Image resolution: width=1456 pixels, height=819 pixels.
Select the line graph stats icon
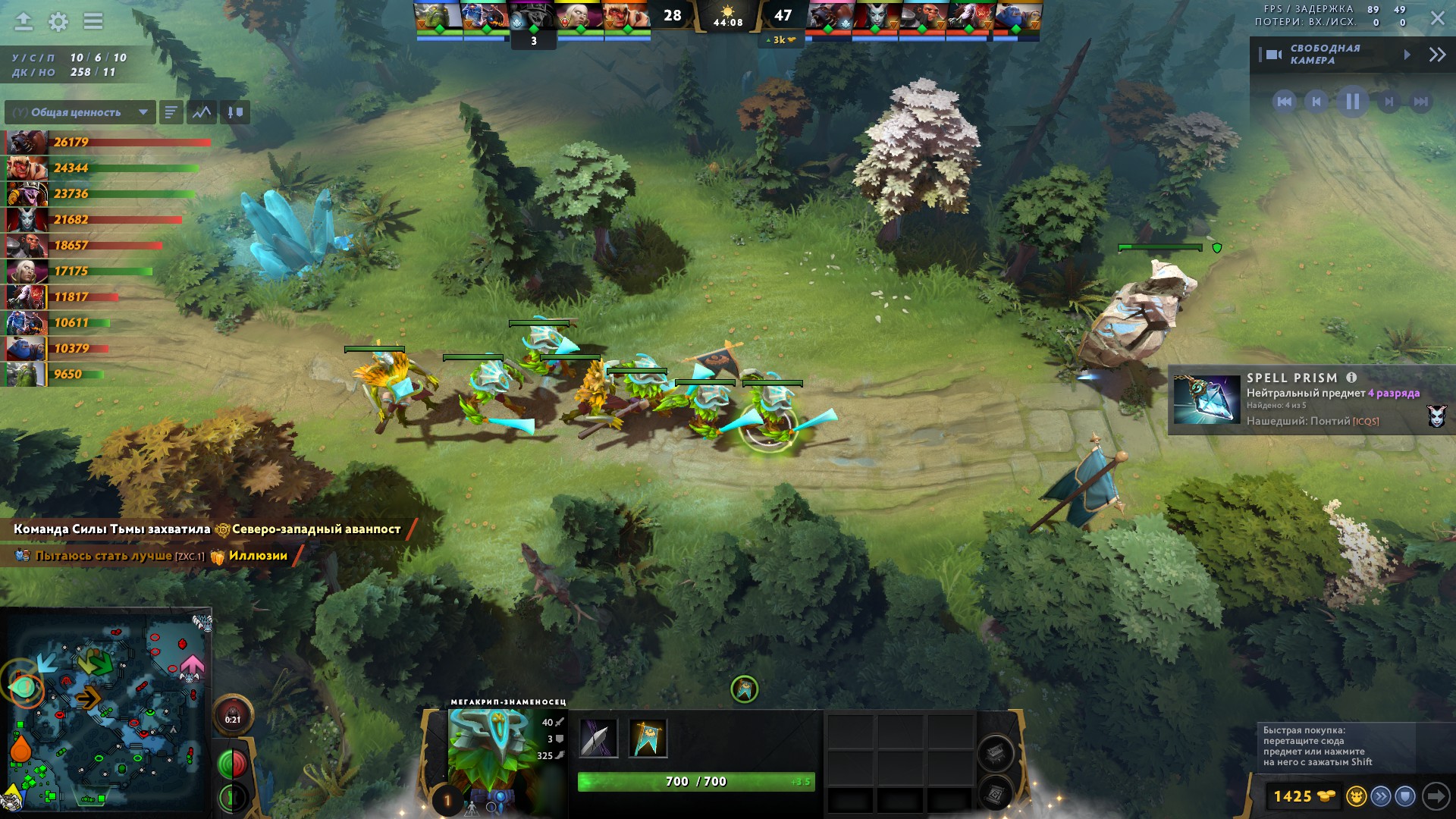pos(202,112)
